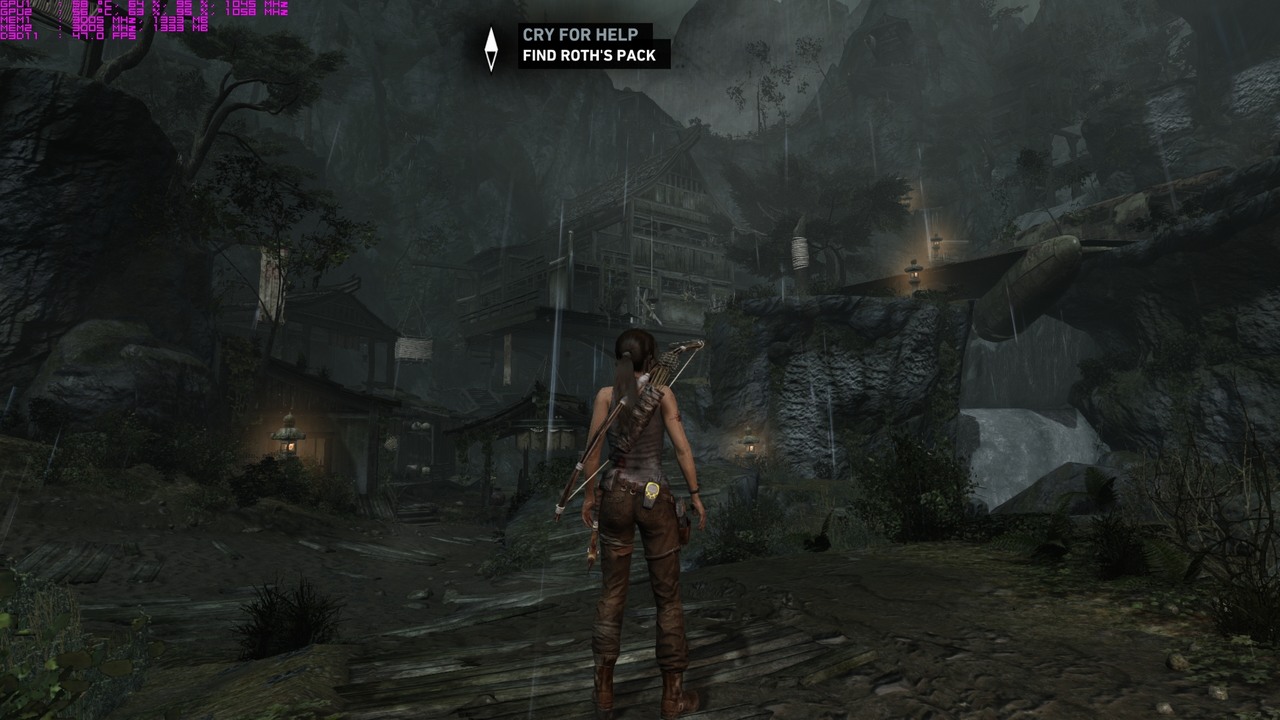The image size is (1280, 720).
Task: Select the Find Roth's Pack objective
Action: click(589, 56)
